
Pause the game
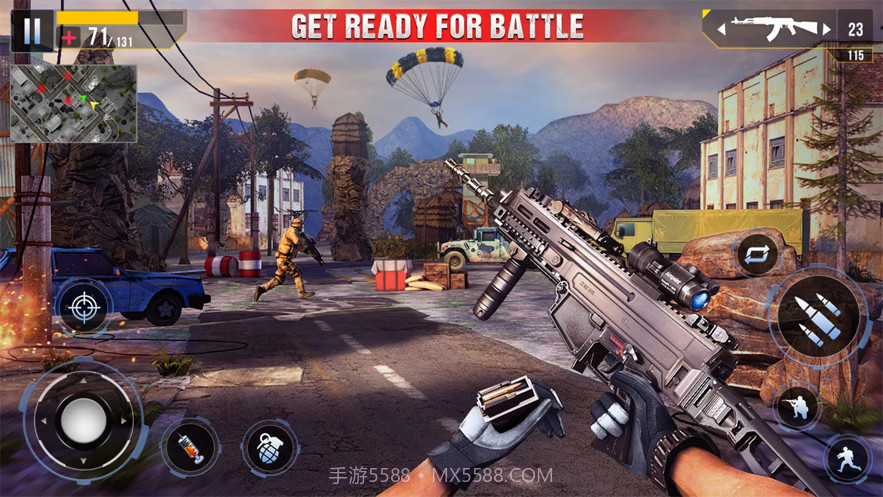tap(32, 30)
